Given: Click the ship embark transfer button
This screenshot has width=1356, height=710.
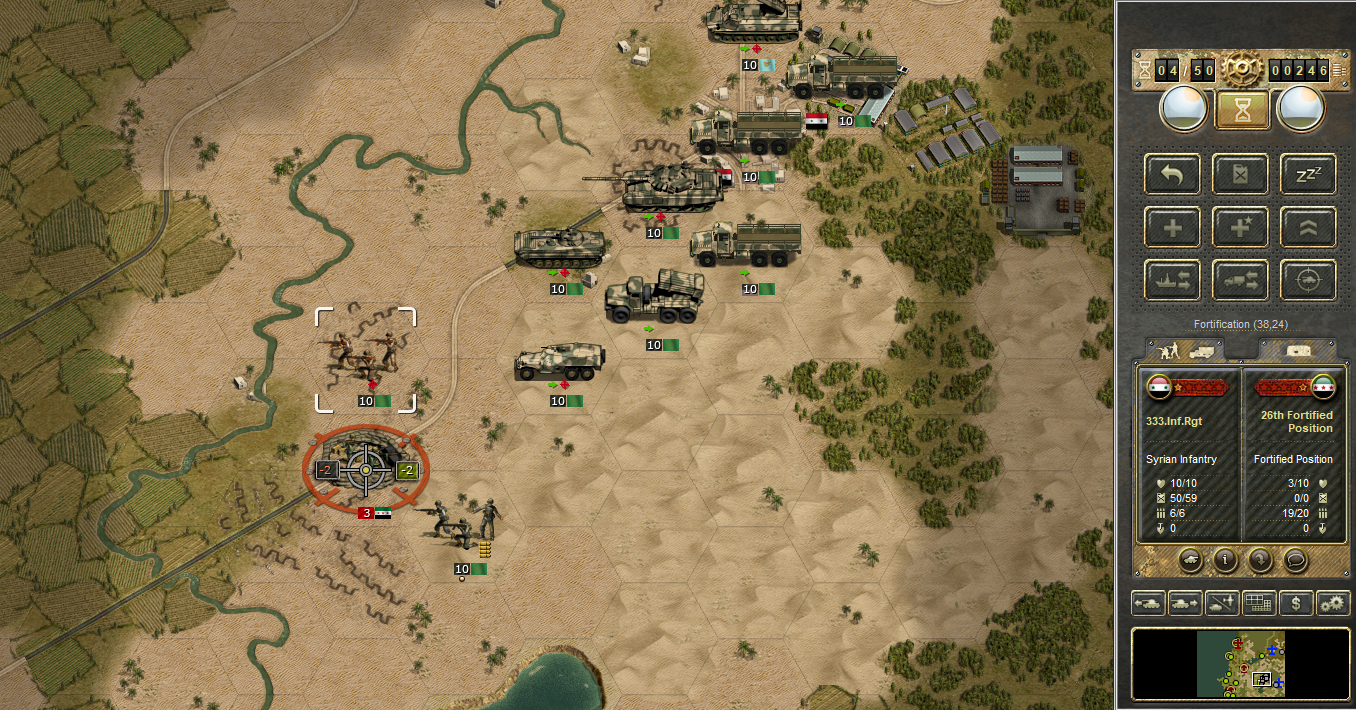Looking at the screenshot, I should (1173, 279).
